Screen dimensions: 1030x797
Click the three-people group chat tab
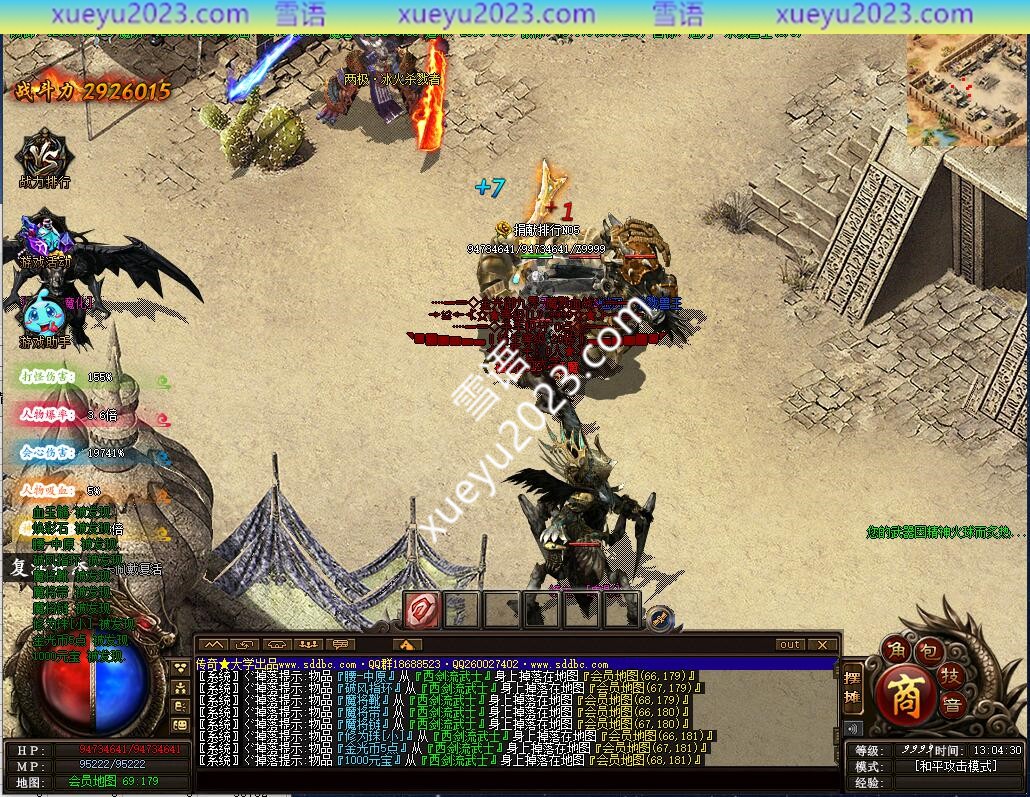coord(310,645)
